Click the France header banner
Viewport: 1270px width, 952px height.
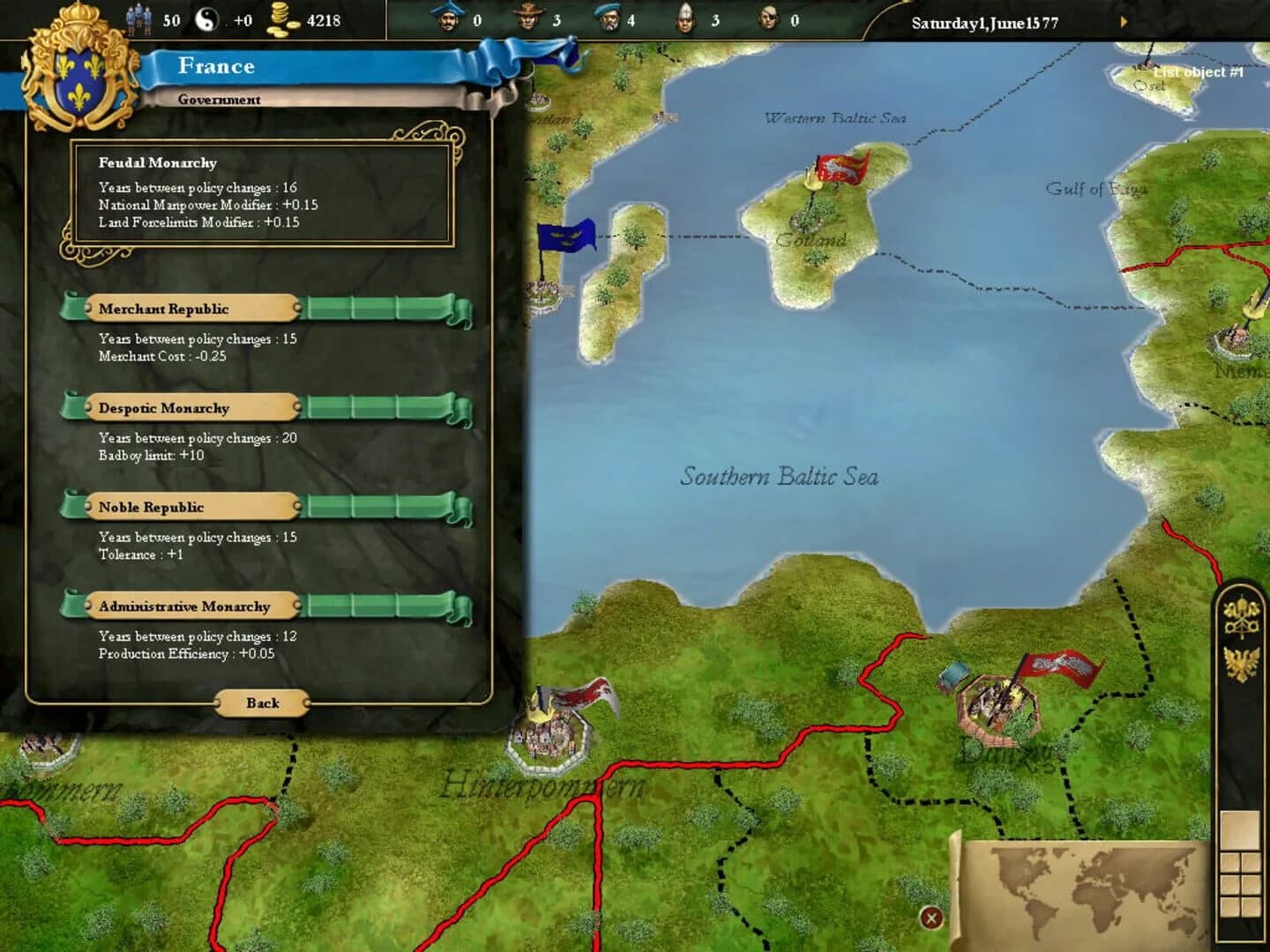tap(216, 65)
